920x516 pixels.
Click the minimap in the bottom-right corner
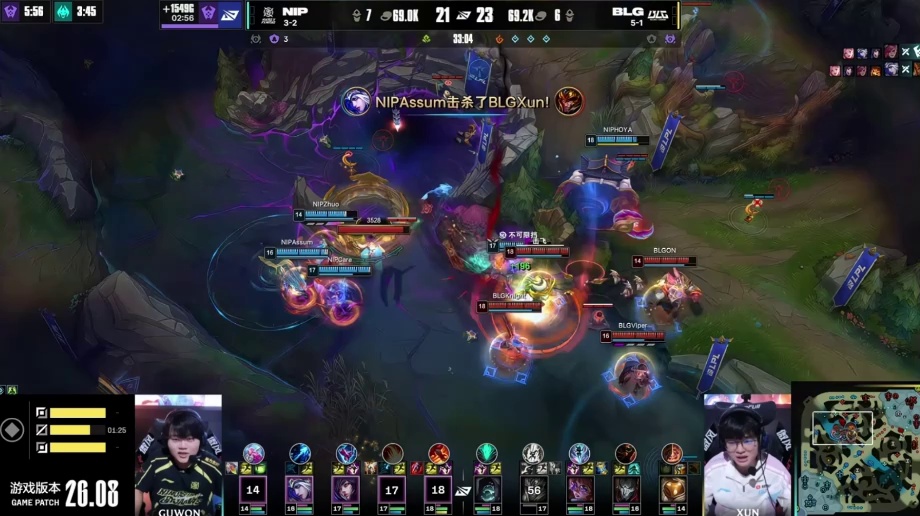(x=855, y=449)
